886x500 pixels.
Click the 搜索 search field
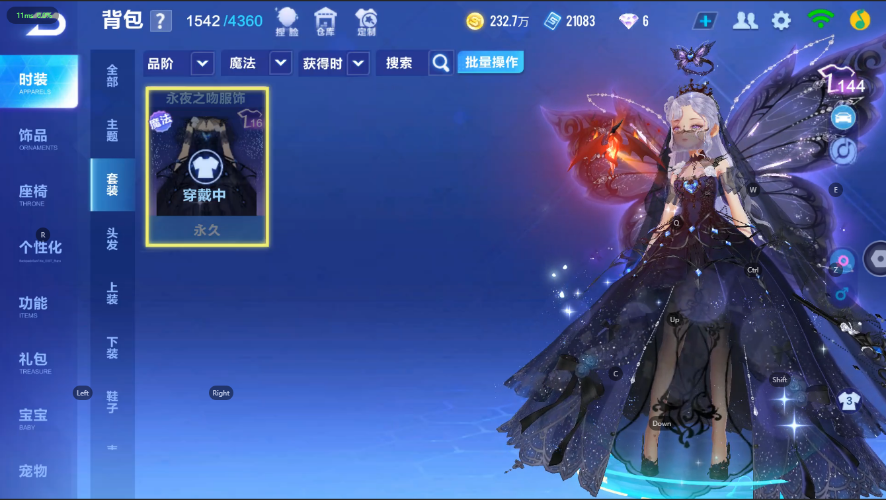402,63
